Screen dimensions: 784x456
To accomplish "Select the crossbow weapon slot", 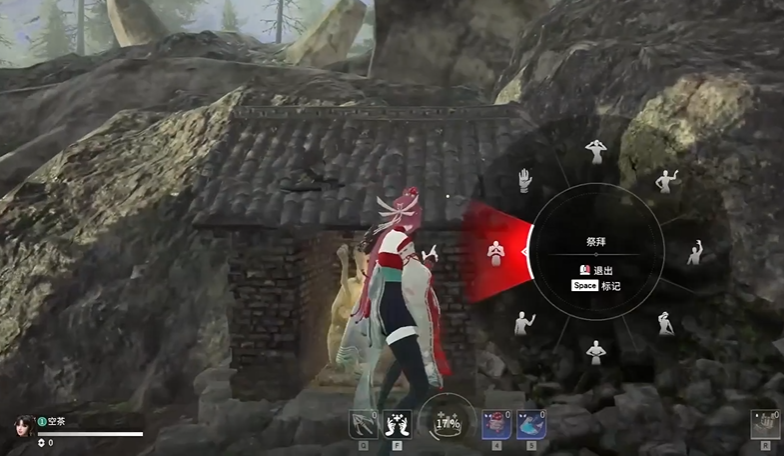I will 362,424.
